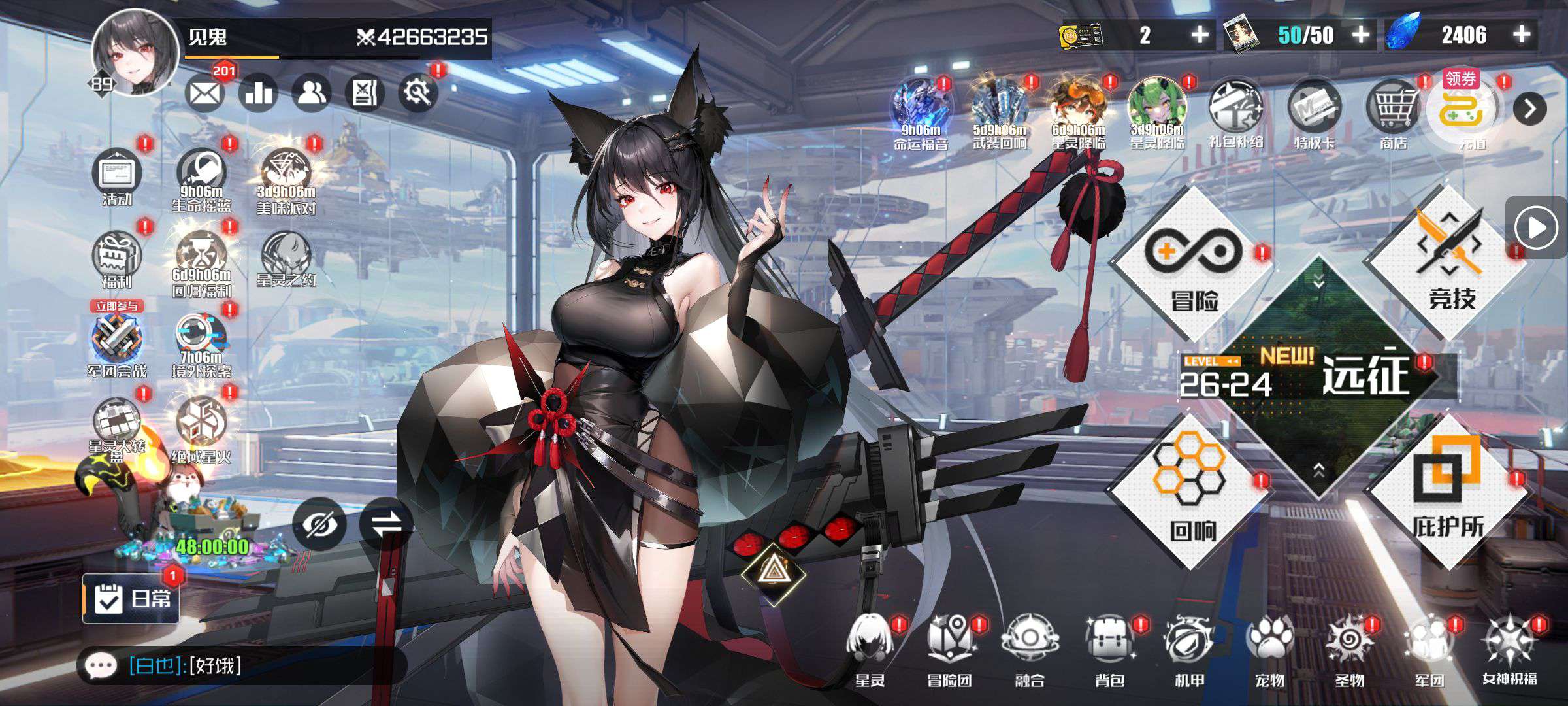The height and width of the screenshot is (706, 1568).
Task: Add more blue crystal currency
Action: click(x=1522, y=35)
